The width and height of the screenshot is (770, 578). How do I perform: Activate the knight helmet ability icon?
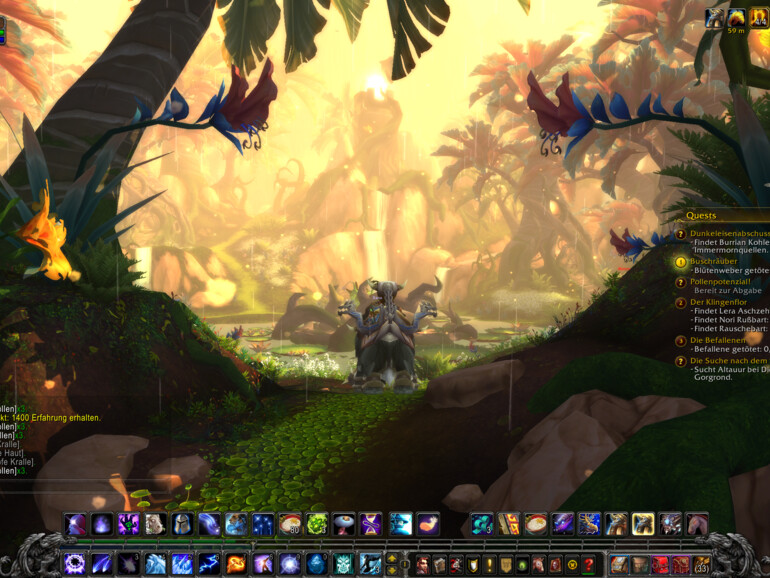coord(181,524)
